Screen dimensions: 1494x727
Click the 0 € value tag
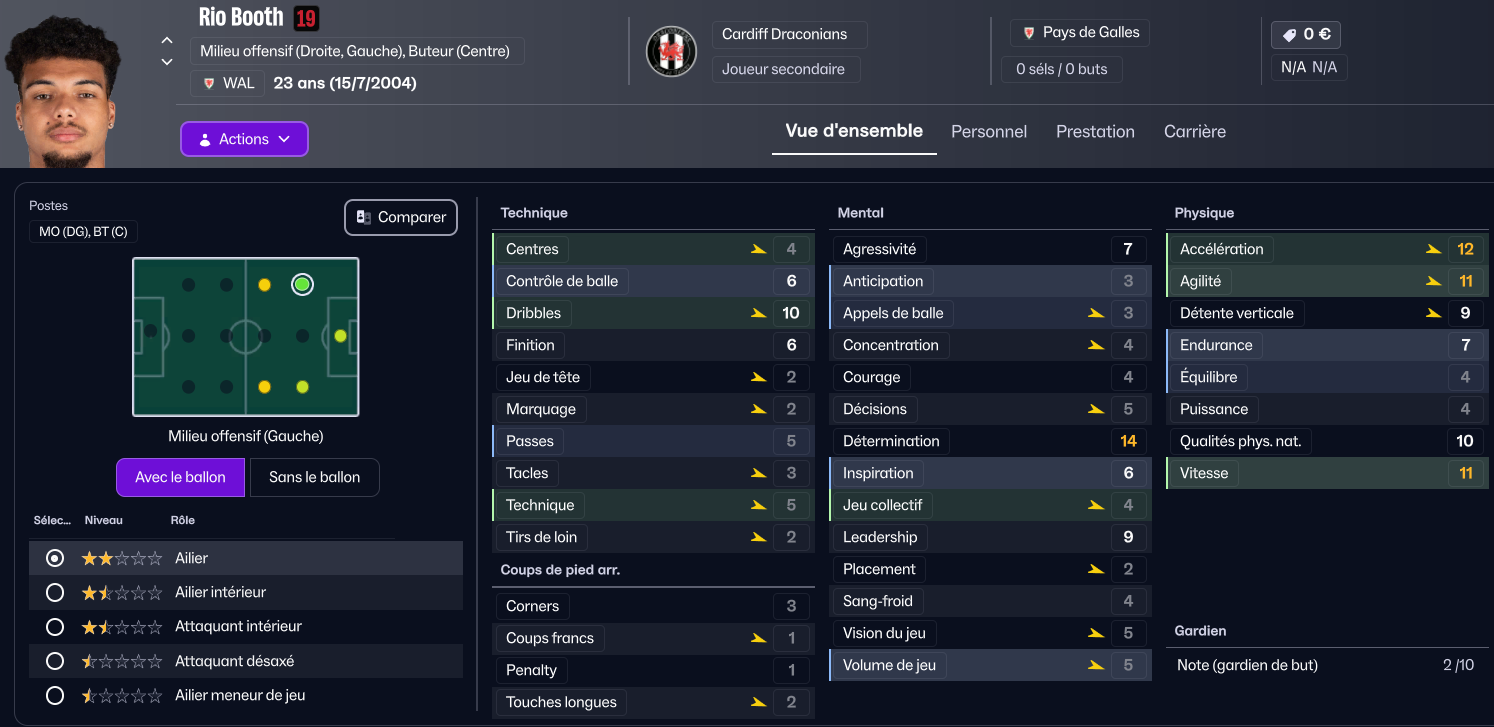point(1305,34)
